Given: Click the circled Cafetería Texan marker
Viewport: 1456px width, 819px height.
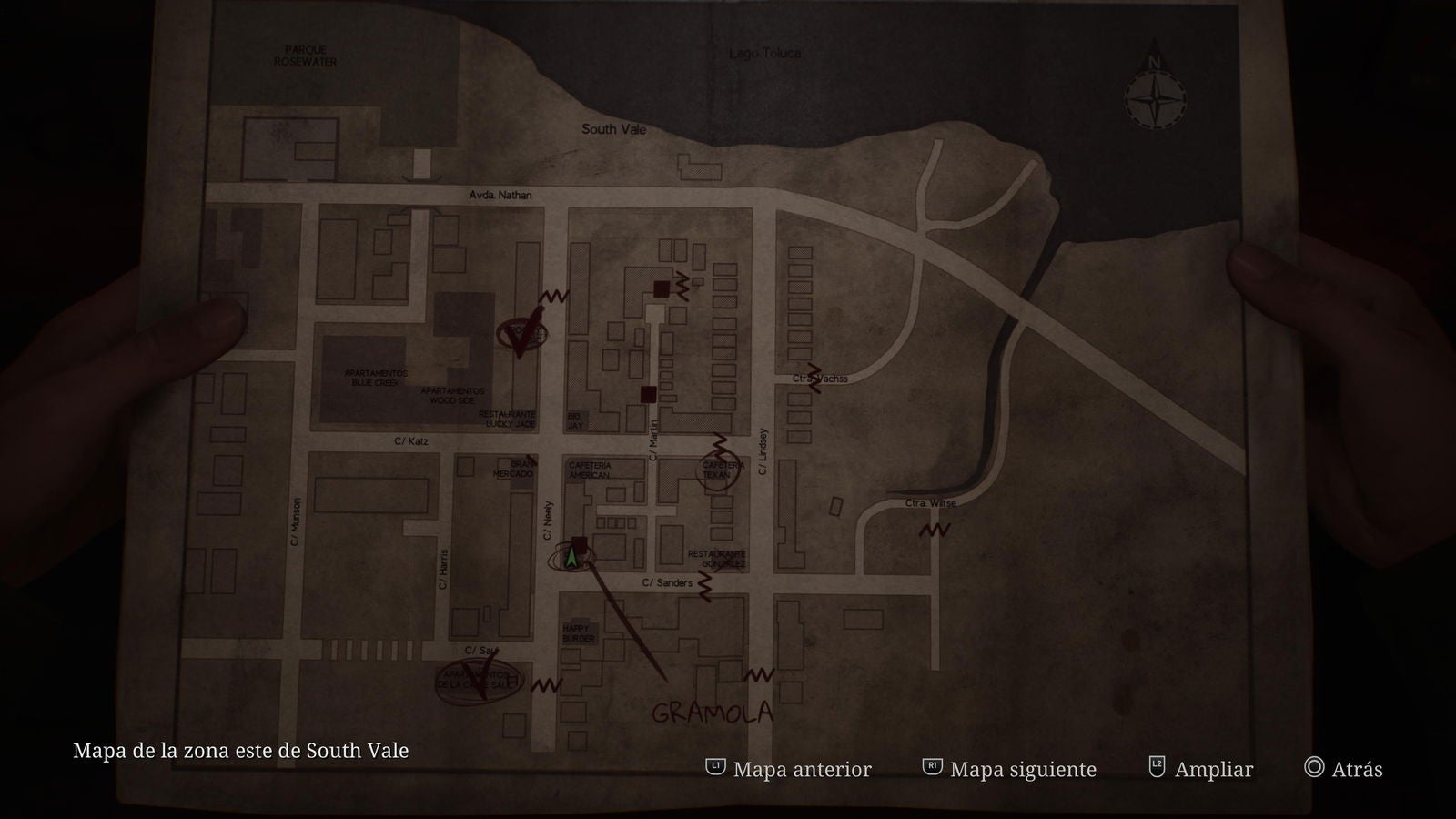Looking at the screenshot, I should 718,470.
